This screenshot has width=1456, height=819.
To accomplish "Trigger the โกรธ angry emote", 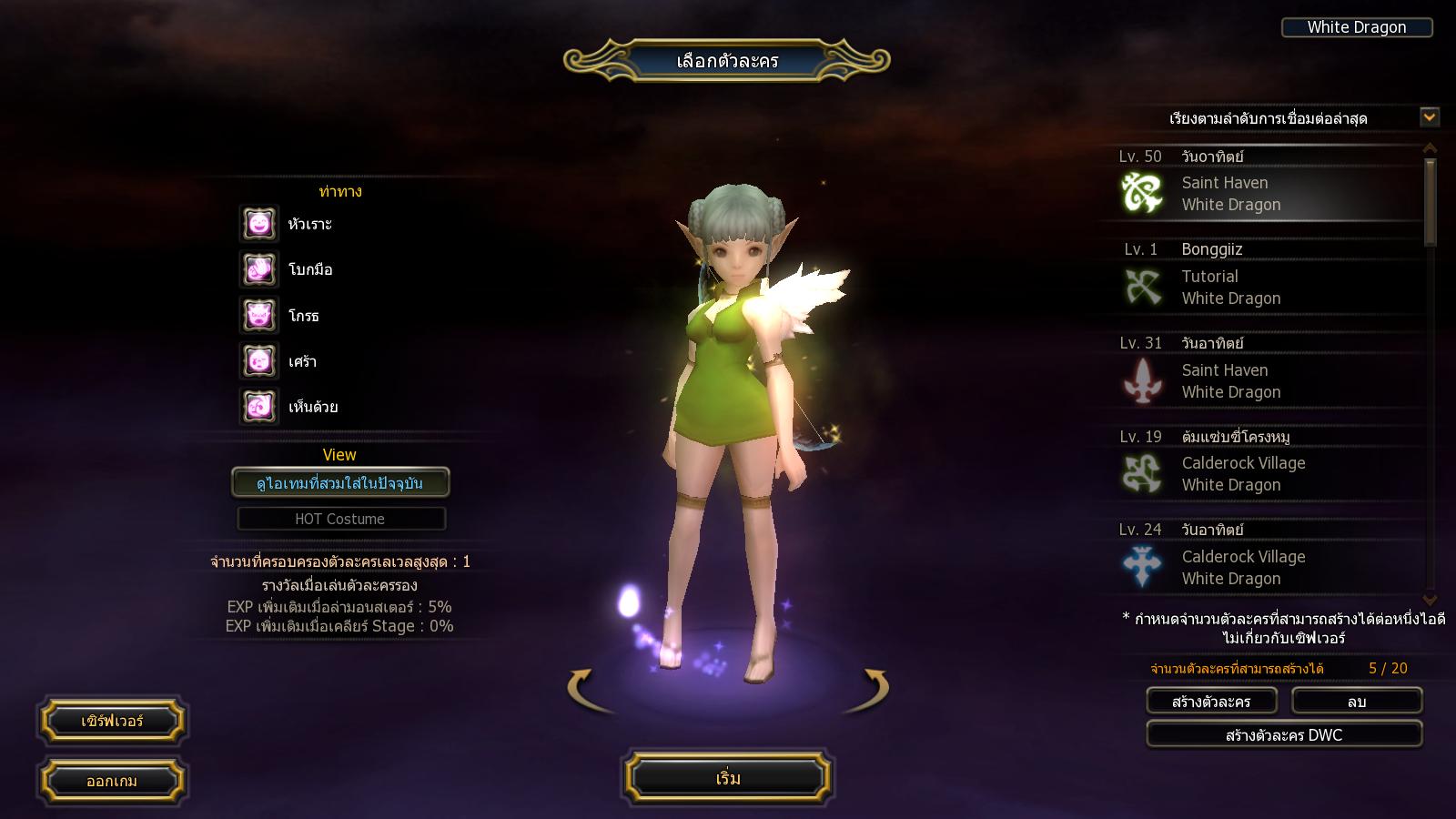I will pyautogui.click(x=259, y=316).
